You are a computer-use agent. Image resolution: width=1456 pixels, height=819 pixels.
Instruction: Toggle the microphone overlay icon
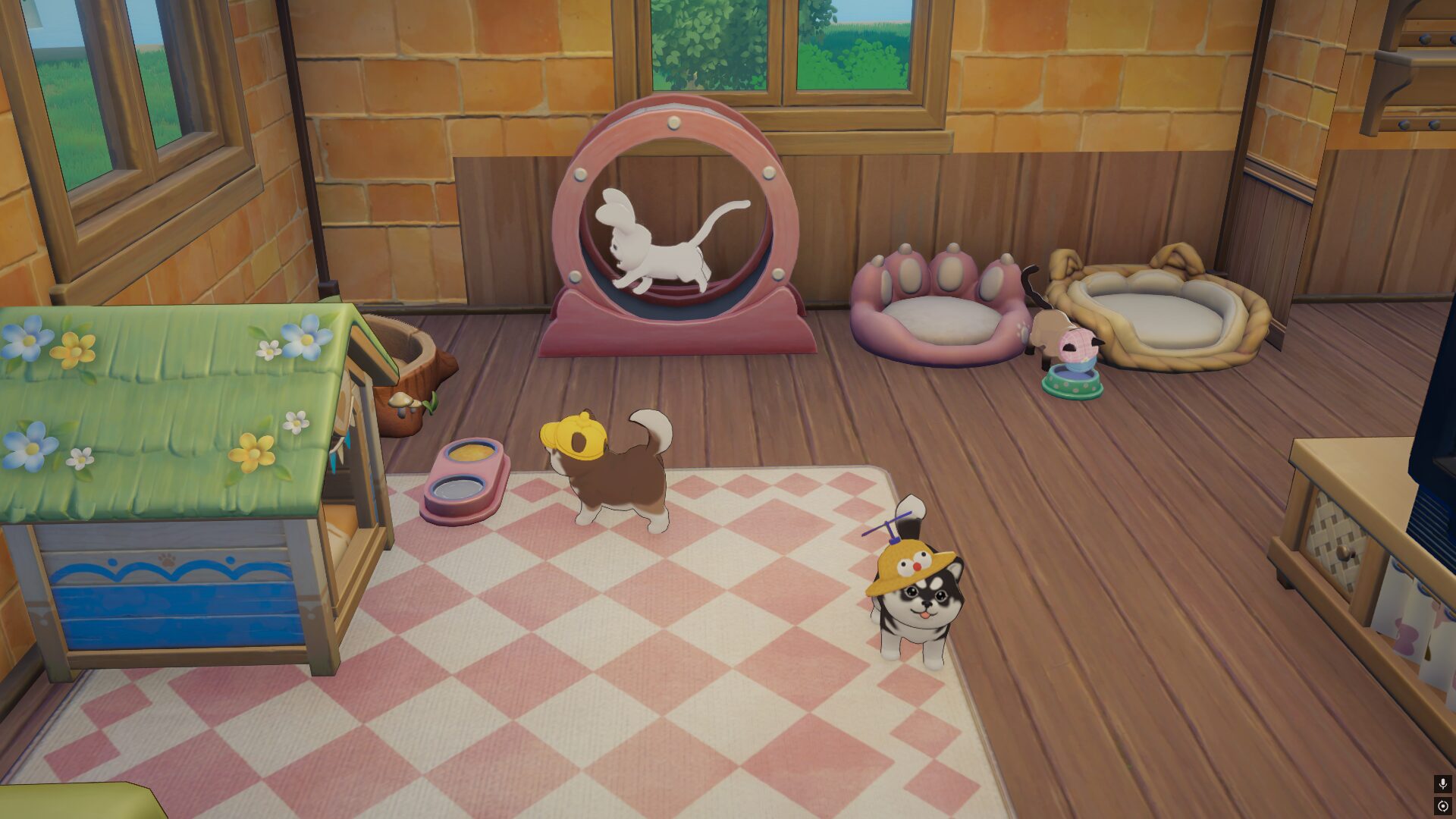(1442, 783)
